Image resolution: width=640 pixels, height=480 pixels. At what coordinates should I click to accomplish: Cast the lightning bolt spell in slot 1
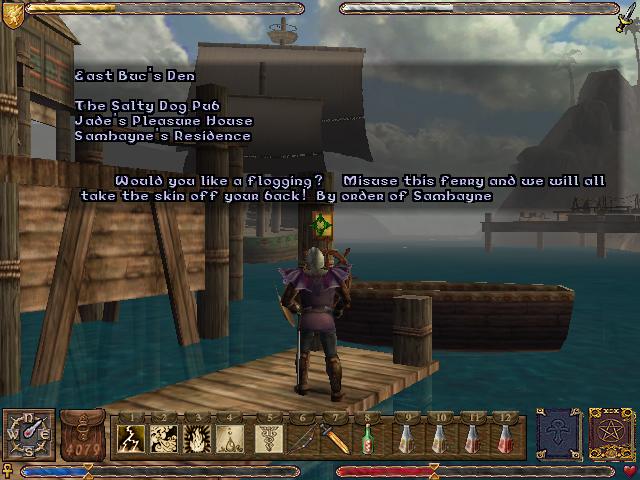pyautogui.click(x=133, y=438)
